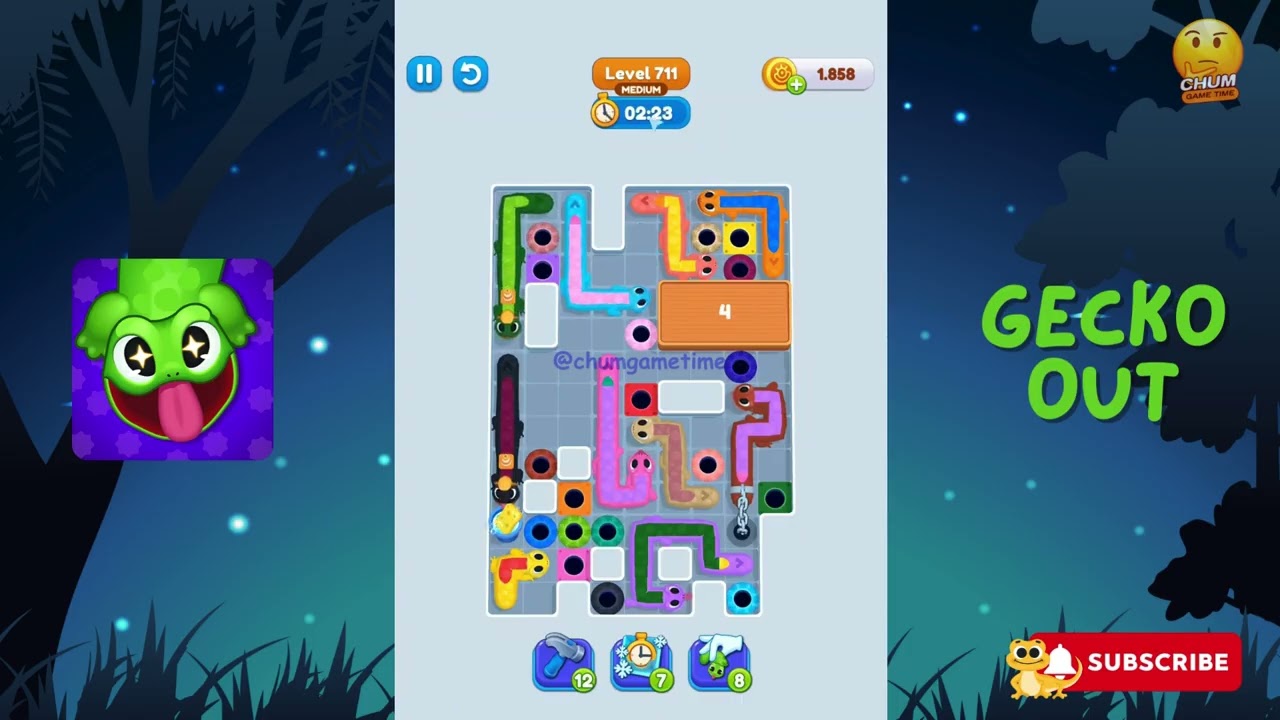The image size is (1280, 720).
Task: Activate the freeze-time booster
Action: [641, 661]
